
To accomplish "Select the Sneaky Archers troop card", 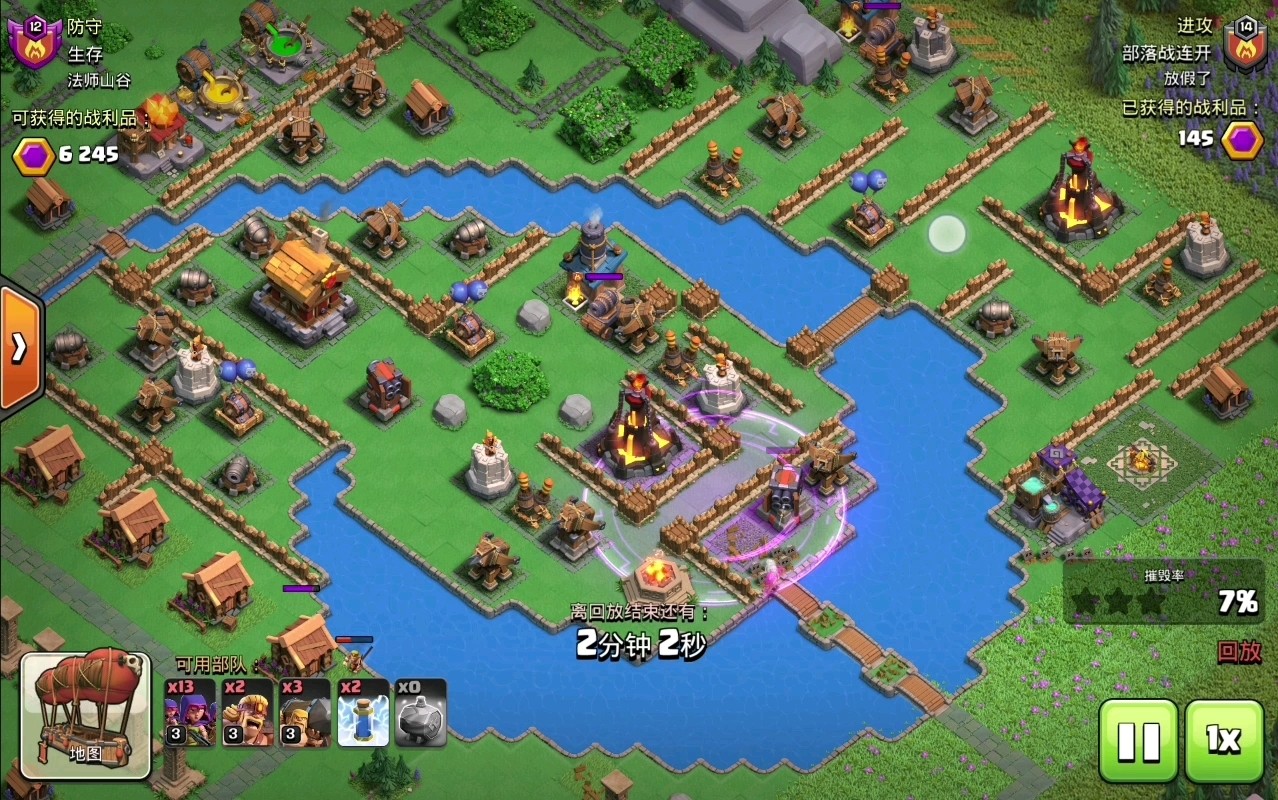I will [x=190, y=713].
